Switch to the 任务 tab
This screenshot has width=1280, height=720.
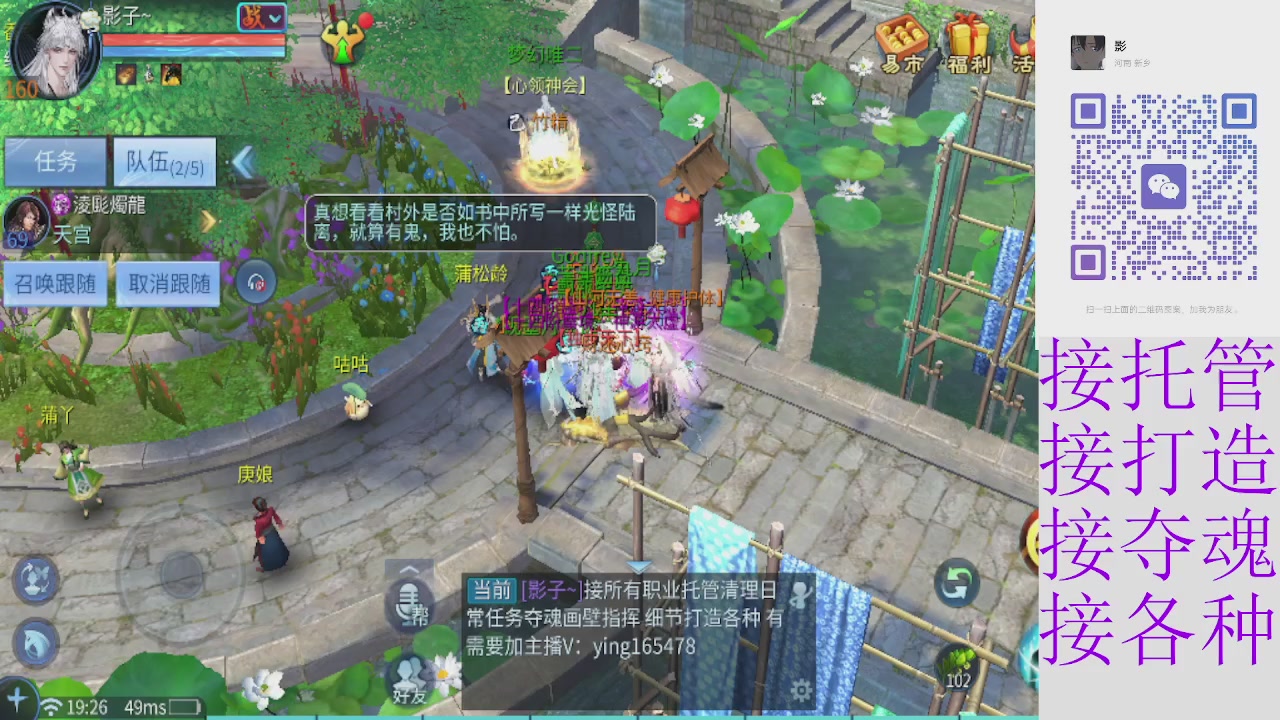55,163
